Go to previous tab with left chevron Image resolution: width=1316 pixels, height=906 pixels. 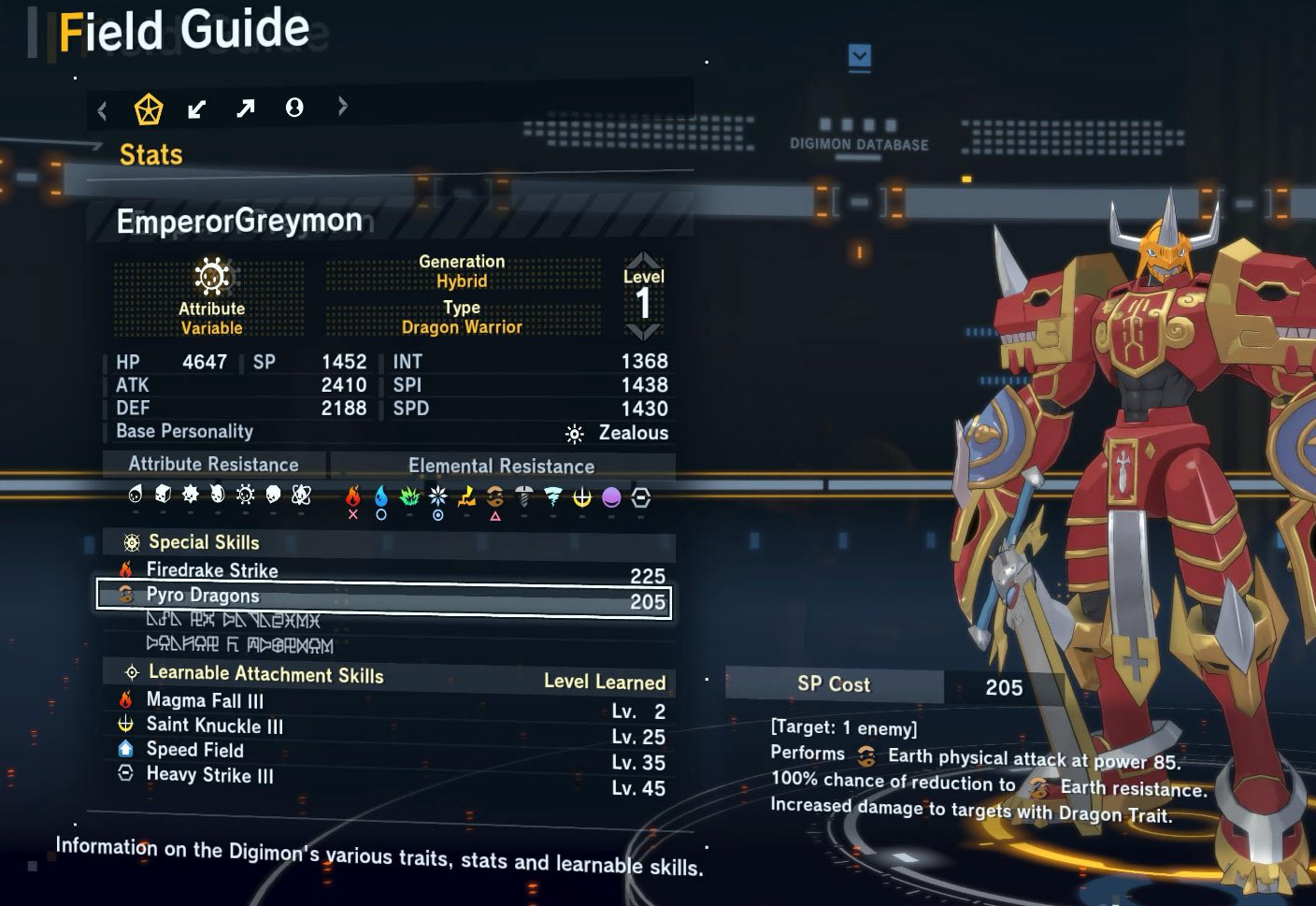[103, 111]
